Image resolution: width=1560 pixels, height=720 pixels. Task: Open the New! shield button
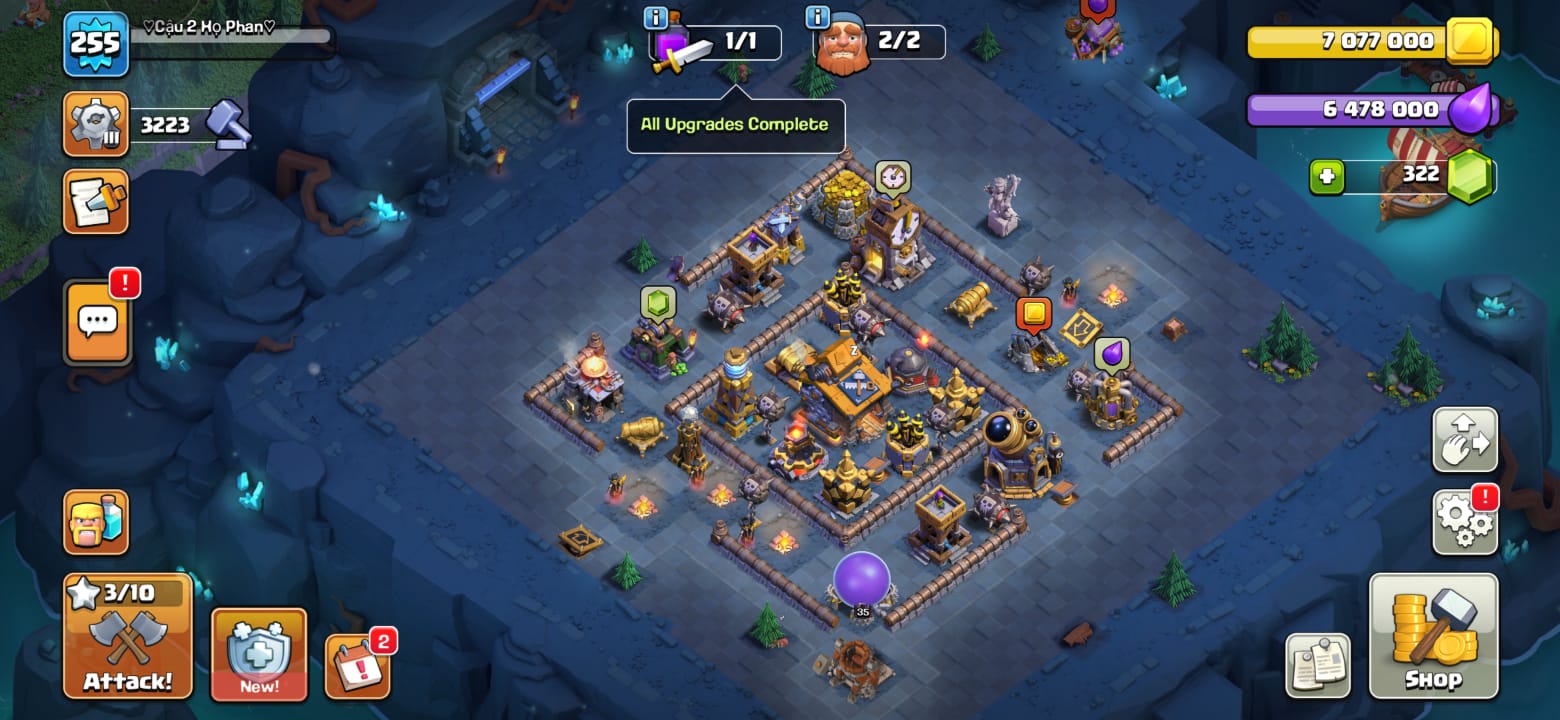(x=258, y=654)
